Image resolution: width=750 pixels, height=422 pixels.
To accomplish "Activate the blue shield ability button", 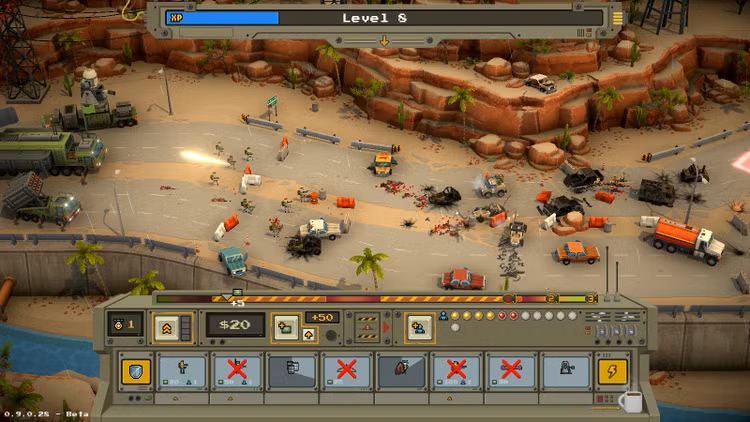I will click(x=137, y=372).
